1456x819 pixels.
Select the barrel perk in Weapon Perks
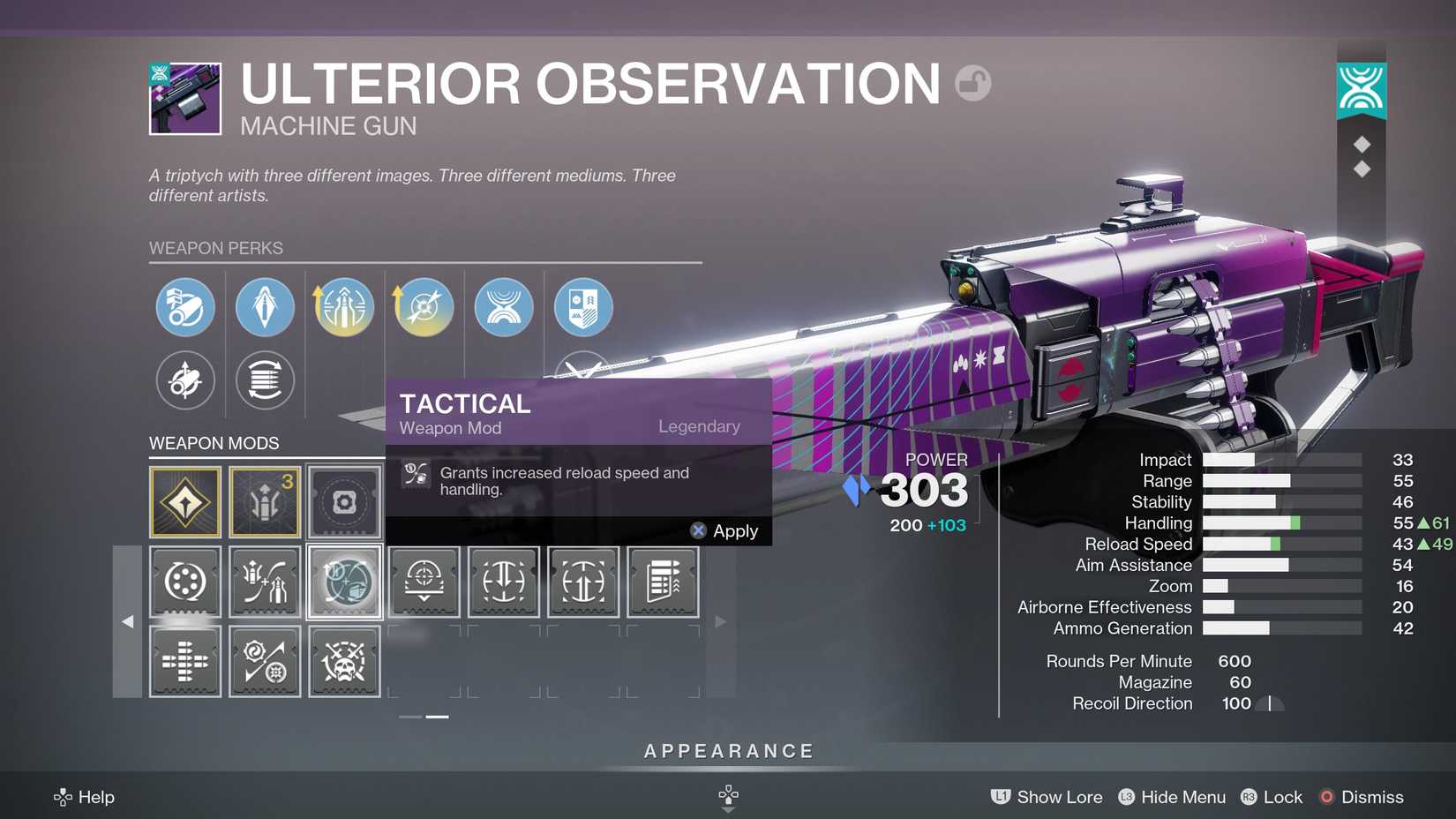click(184, 307)
